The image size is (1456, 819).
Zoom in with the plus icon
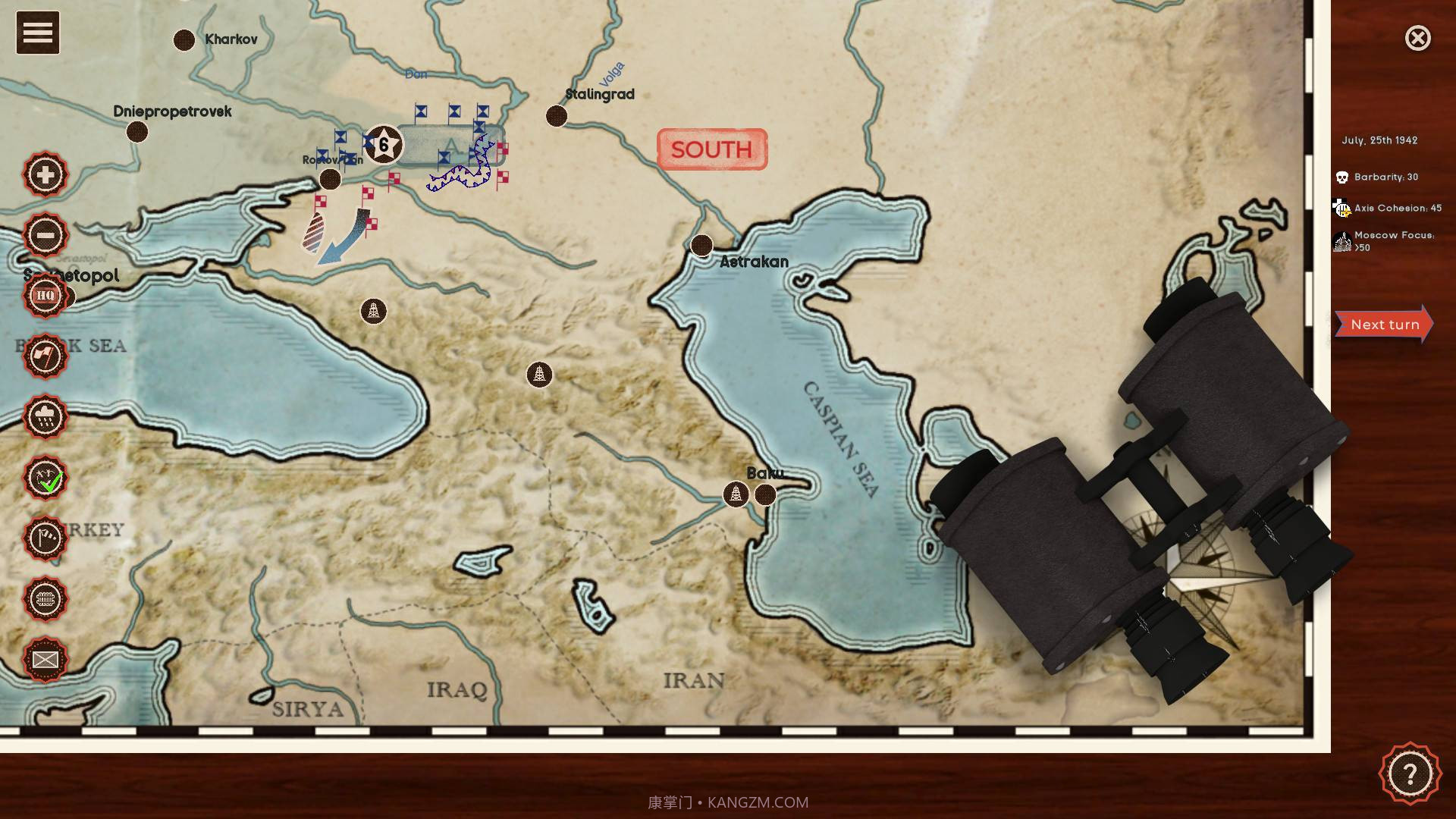click(45, 174)
